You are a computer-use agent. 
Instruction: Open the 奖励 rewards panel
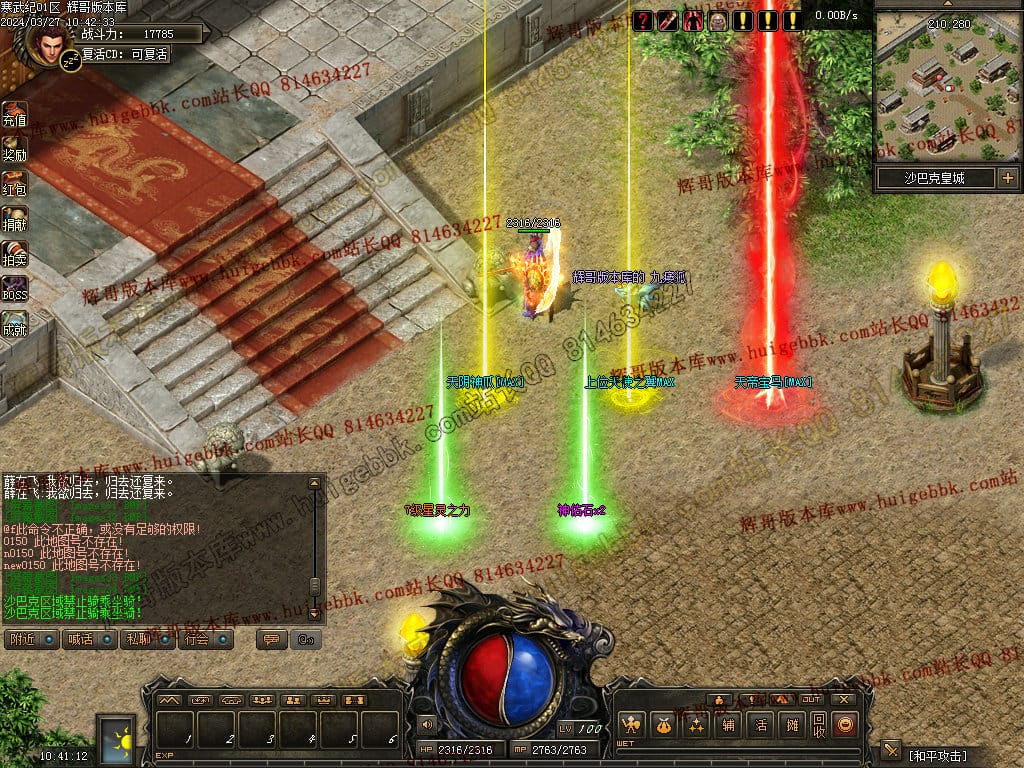[14, 149]
